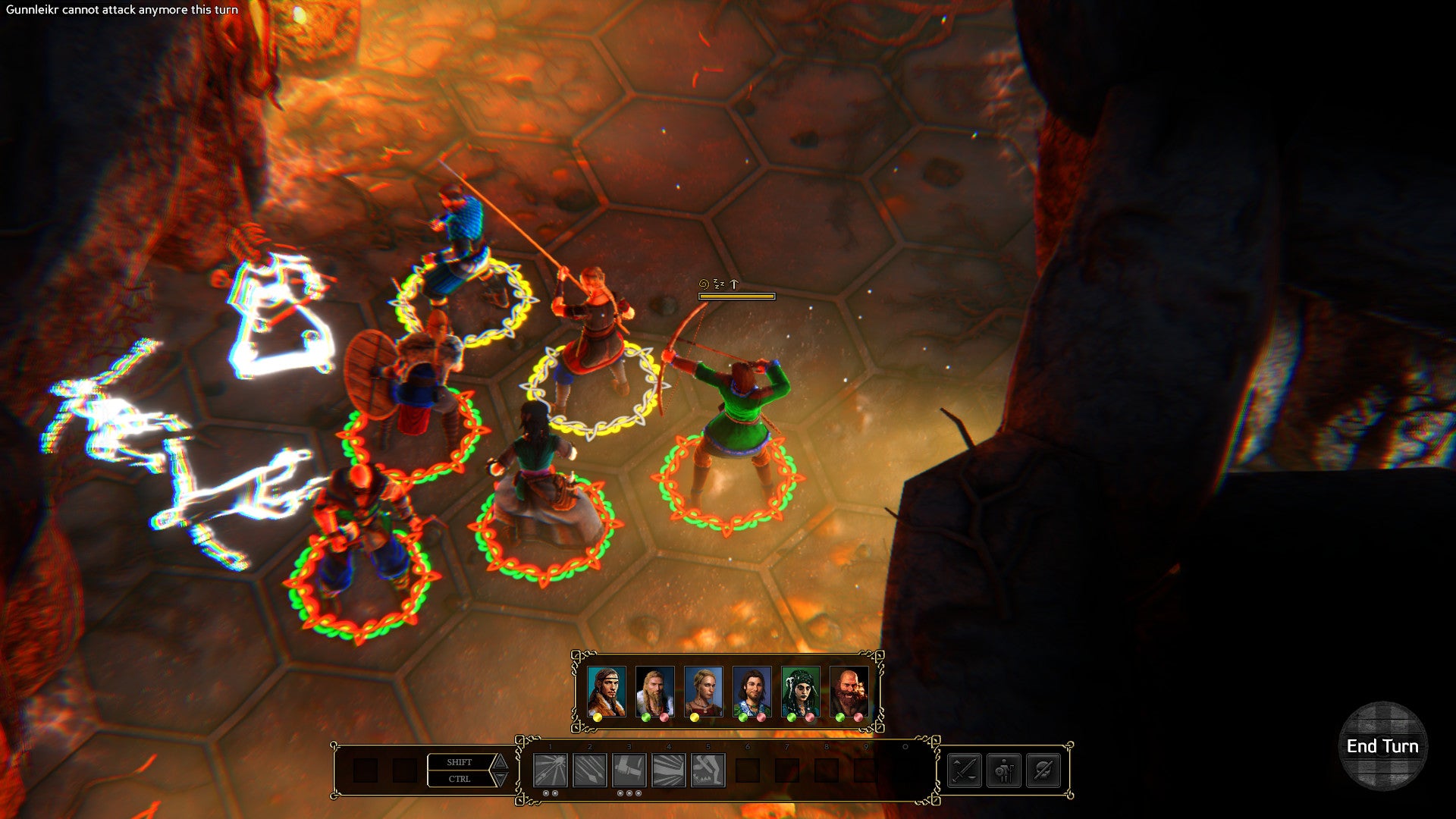Click empty hotbar slot number 6
The height and width of the screenshot is (819, 1456).
747,770
